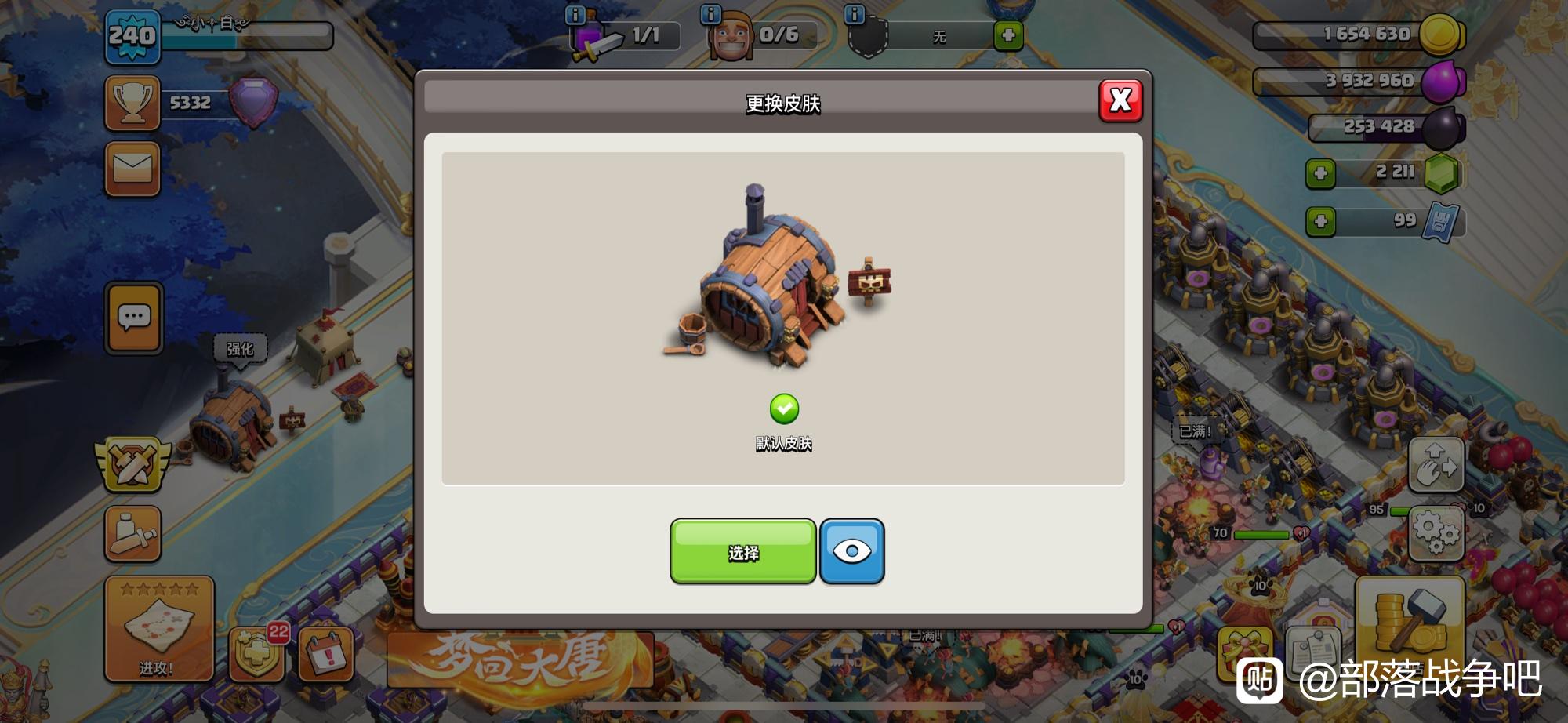The image size is (1568, 723).
Task: Open the mail inbox envelope
Action: pyautogui.click(x=132, y=168)
